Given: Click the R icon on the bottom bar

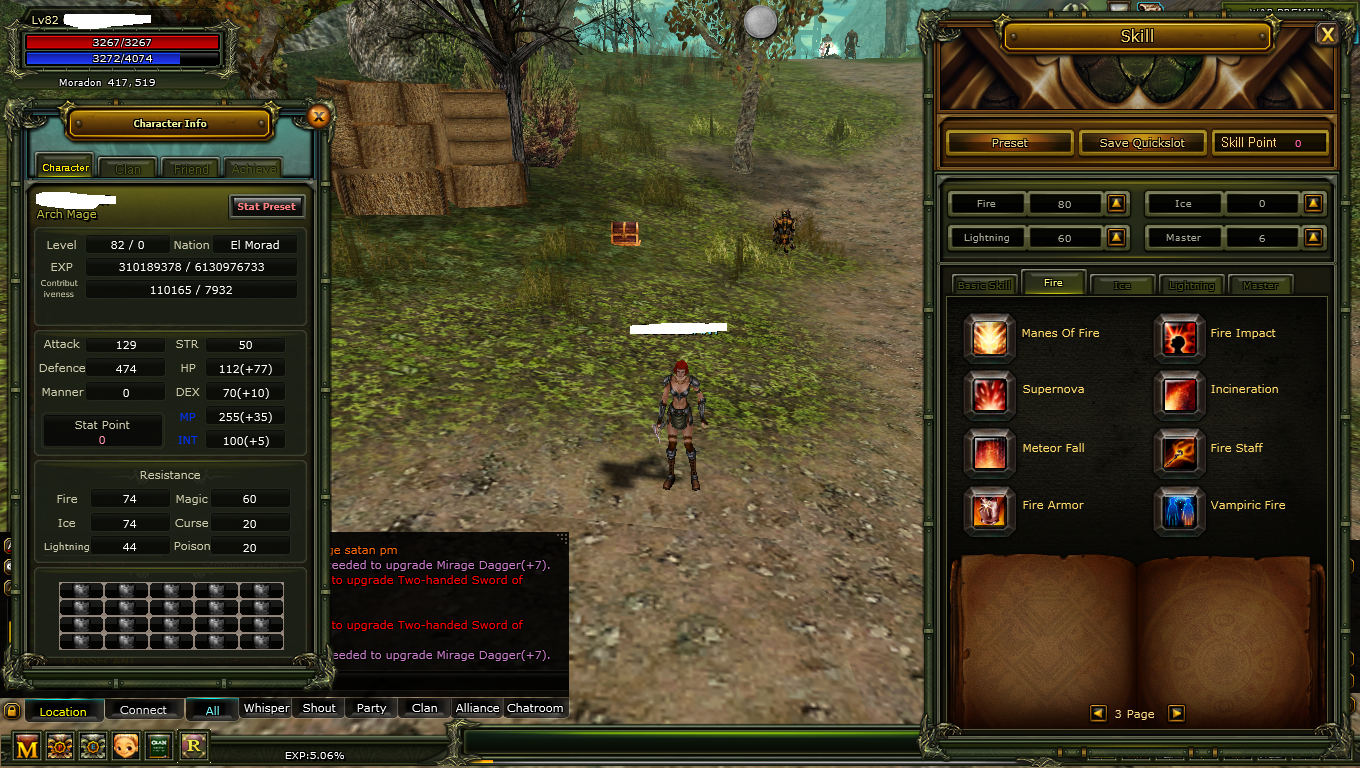Looking at the screenshot, I should click(x=193, y=746).
